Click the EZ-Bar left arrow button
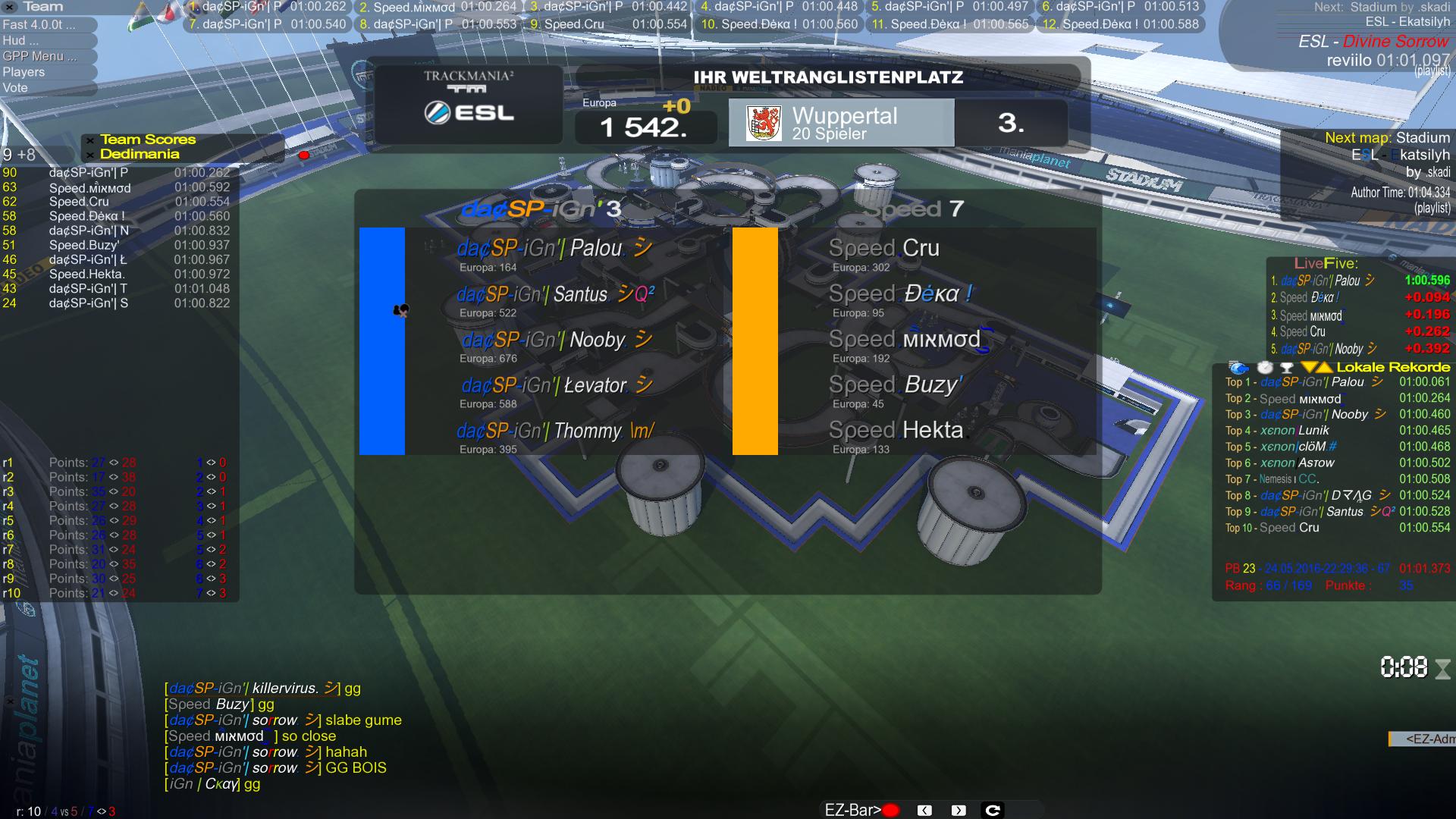This screenshot has height=819, width=1456. pos(924,811)
